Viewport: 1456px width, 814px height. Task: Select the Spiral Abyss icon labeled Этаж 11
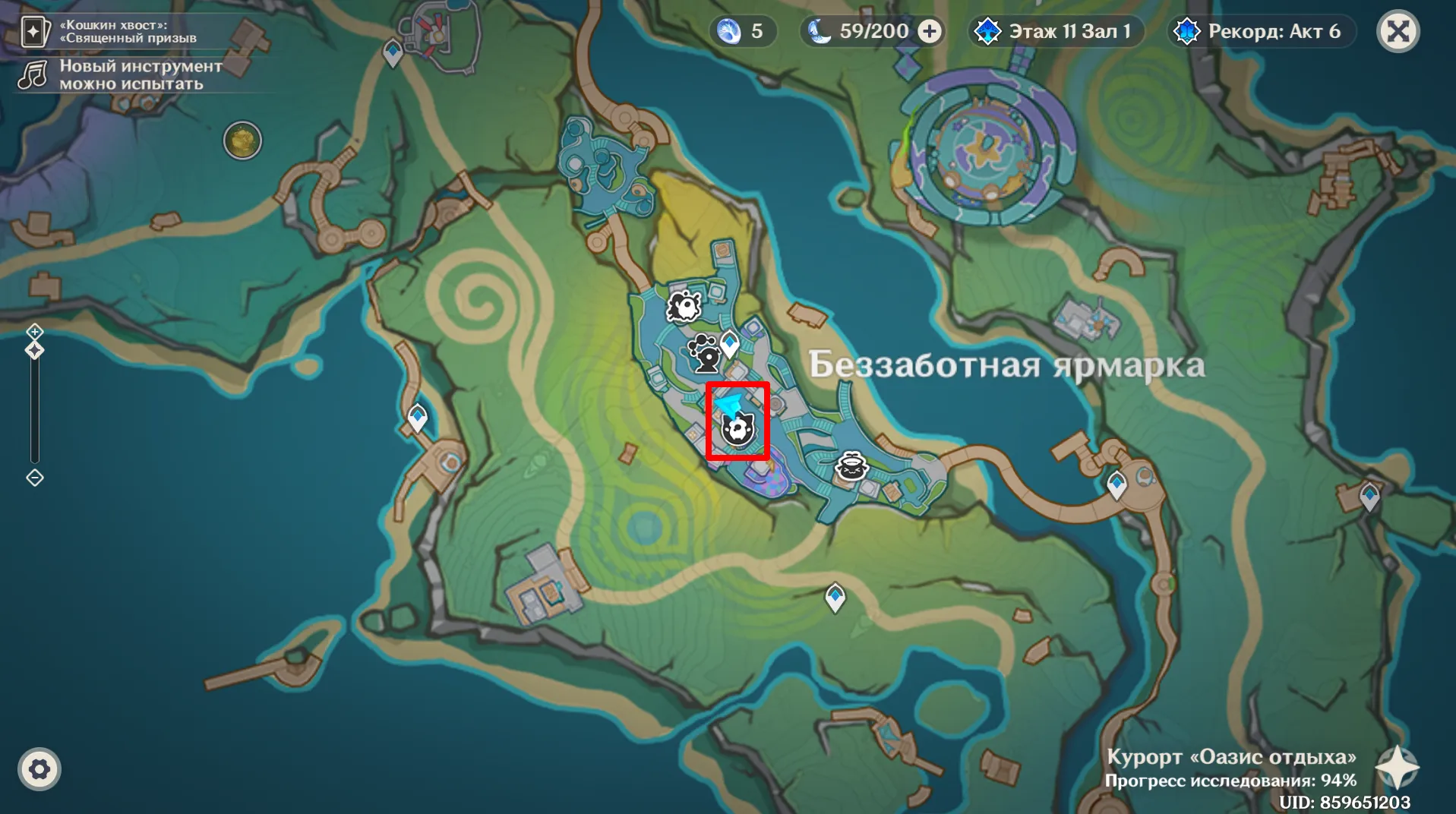pyautogui.click(x=988, y=31)
